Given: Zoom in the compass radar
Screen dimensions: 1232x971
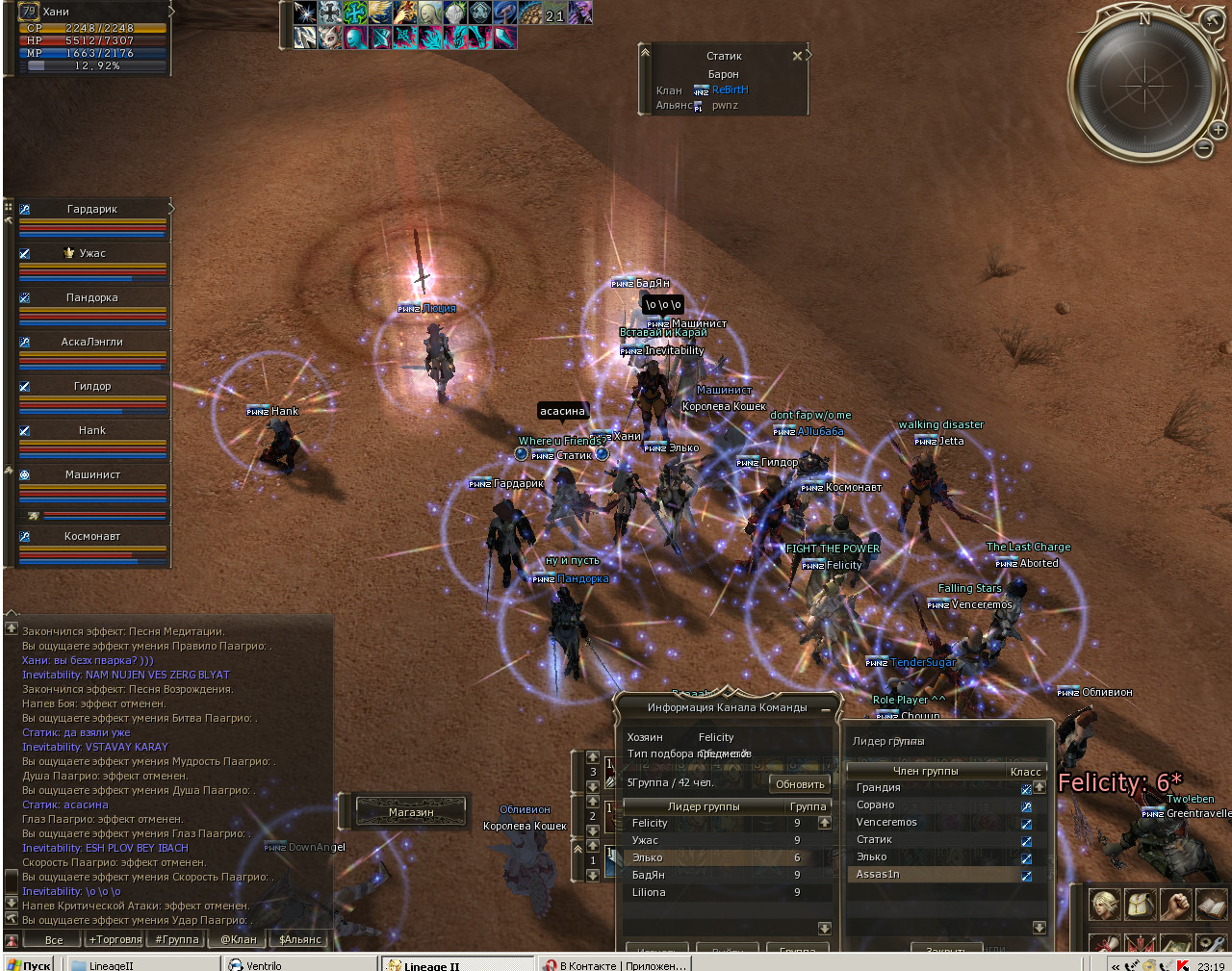Looking at the screenshot, I should click(x=1218, y=129).
